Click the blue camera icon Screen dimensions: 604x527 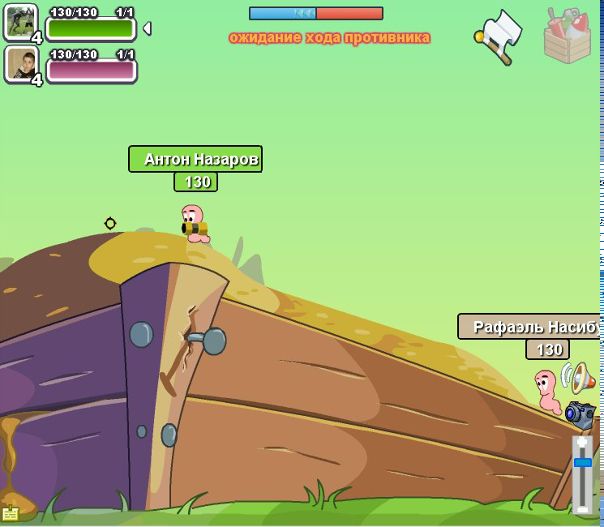[580, 413]
